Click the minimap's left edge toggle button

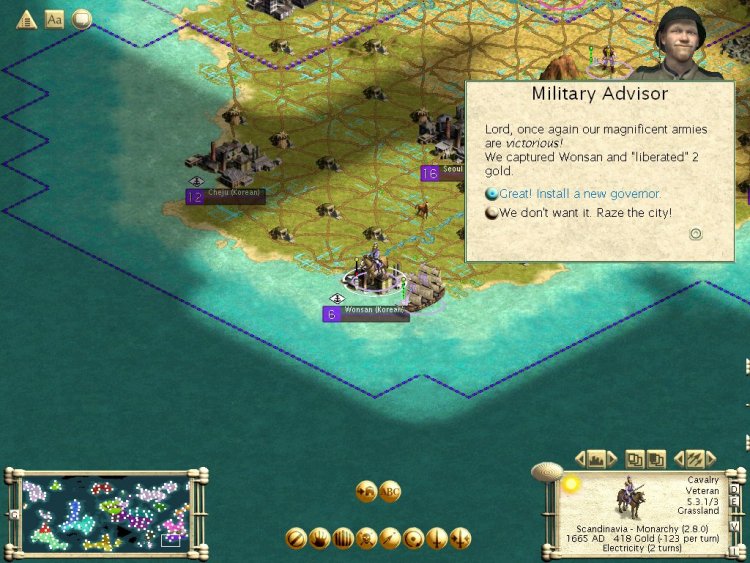point(14,514)
